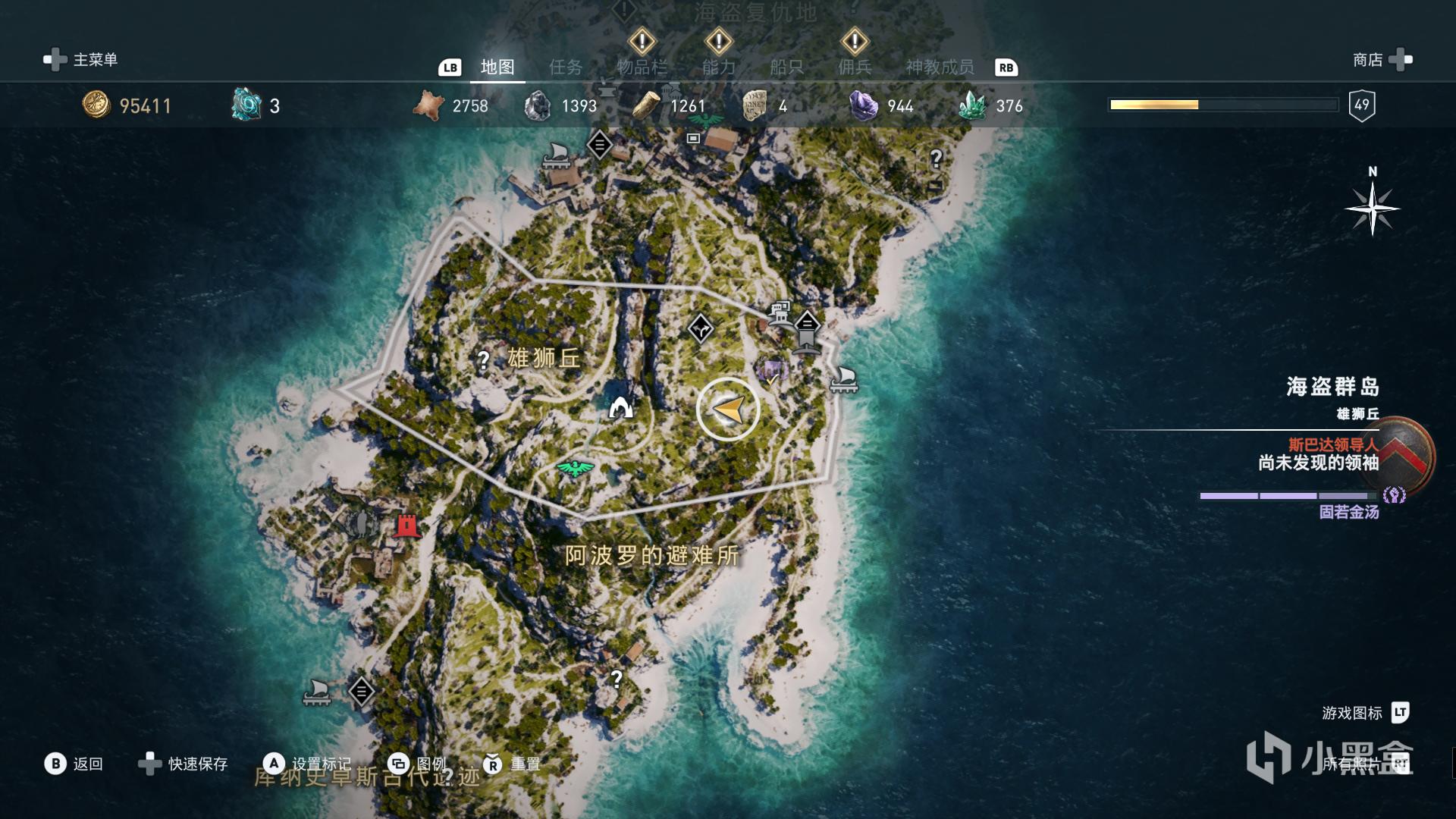Select the red fort map marker
The height and width of the screenshot is (819, 1456).
[407, 525]
